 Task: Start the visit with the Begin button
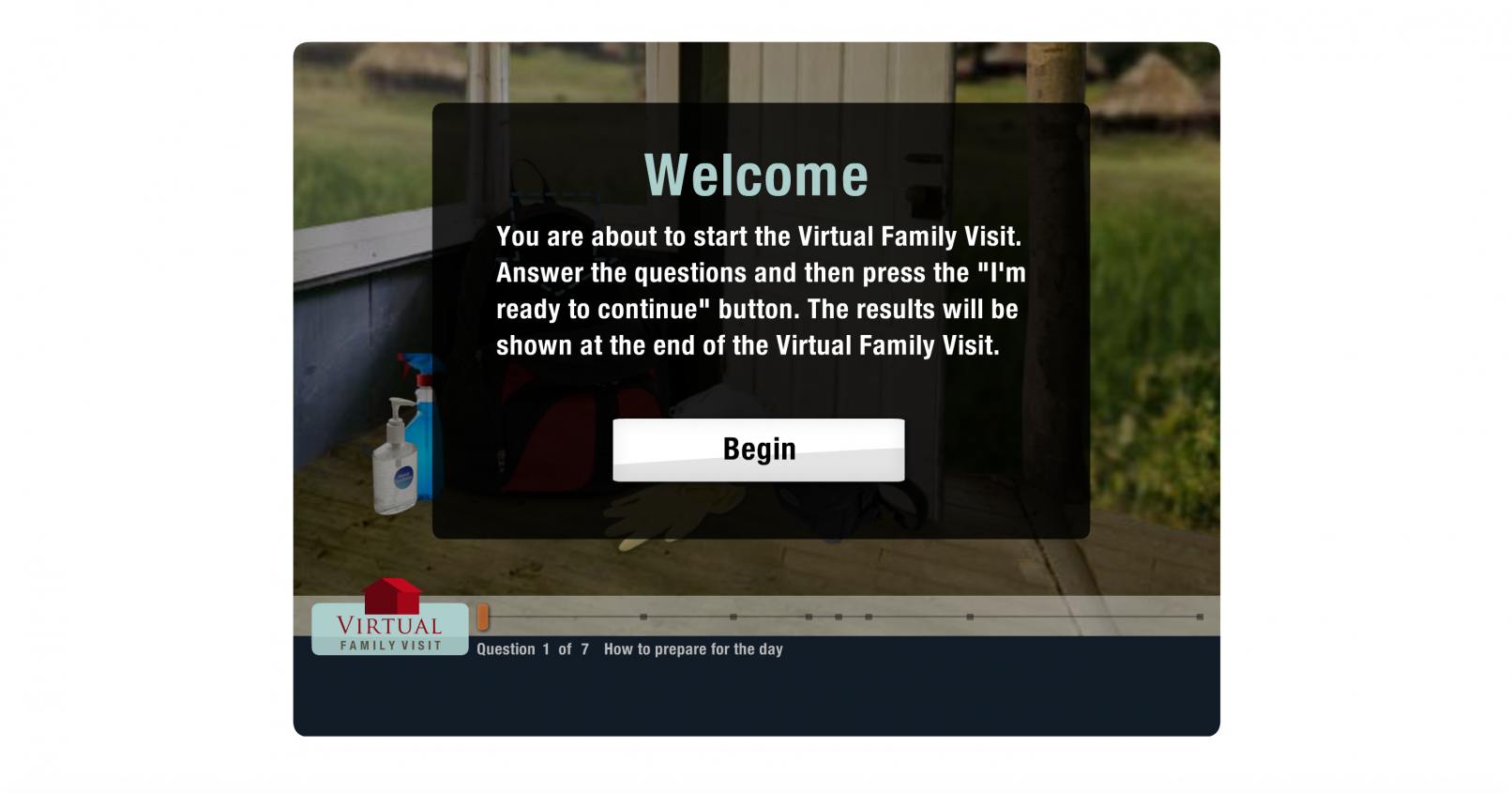pyautogui.click(x=758, y=450)
